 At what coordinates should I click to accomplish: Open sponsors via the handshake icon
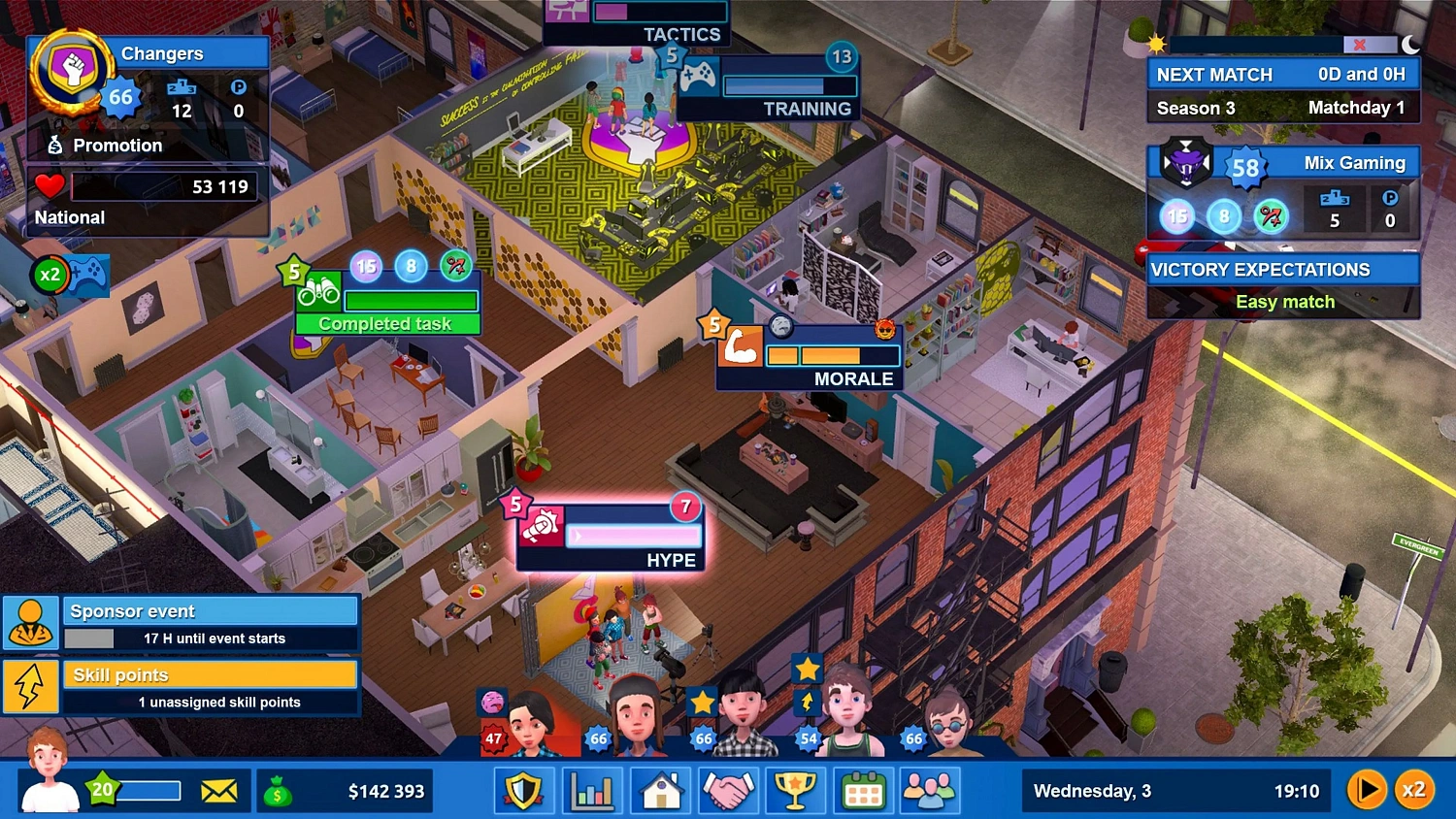[728, 790]
